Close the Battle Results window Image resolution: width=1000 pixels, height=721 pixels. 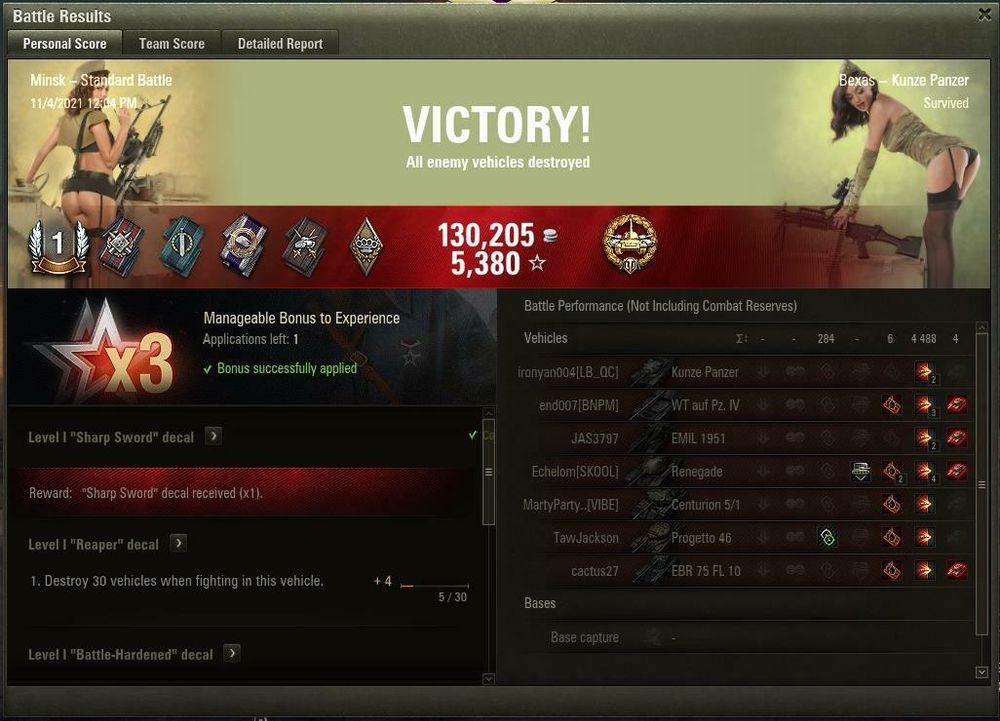coord(985,14)
